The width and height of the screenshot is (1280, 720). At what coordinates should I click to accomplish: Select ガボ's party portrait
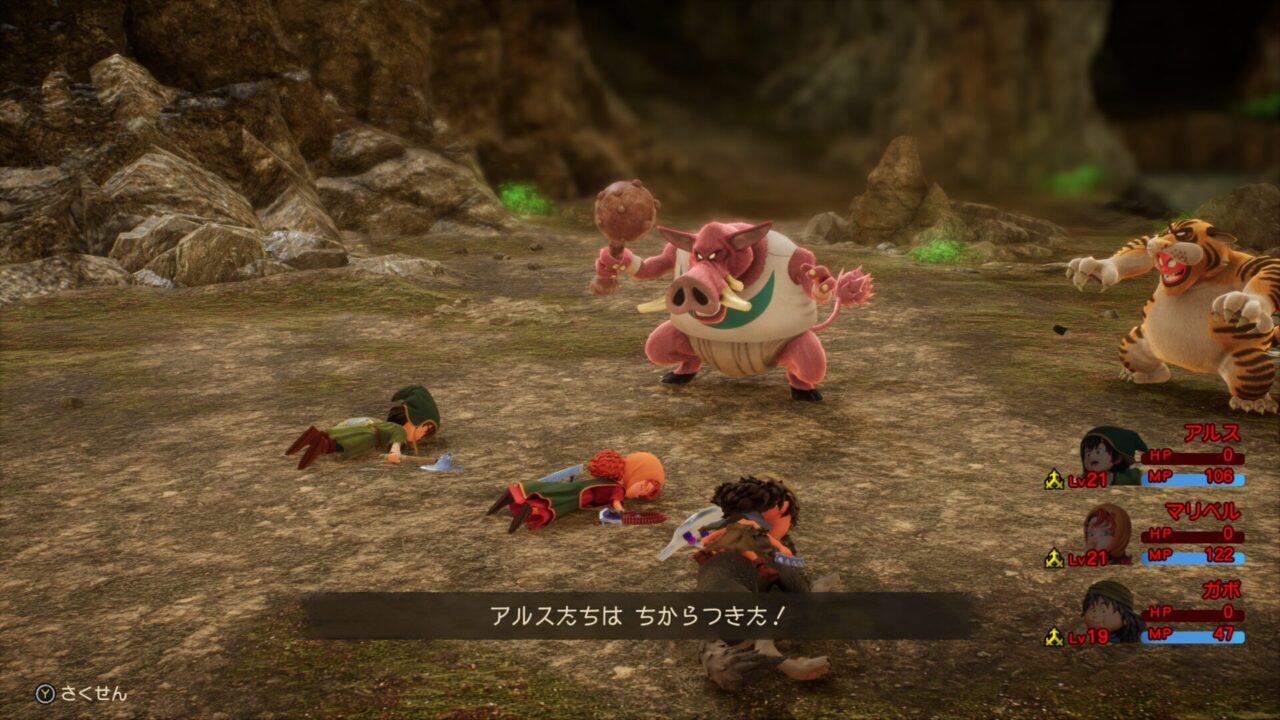[1109, 610]
